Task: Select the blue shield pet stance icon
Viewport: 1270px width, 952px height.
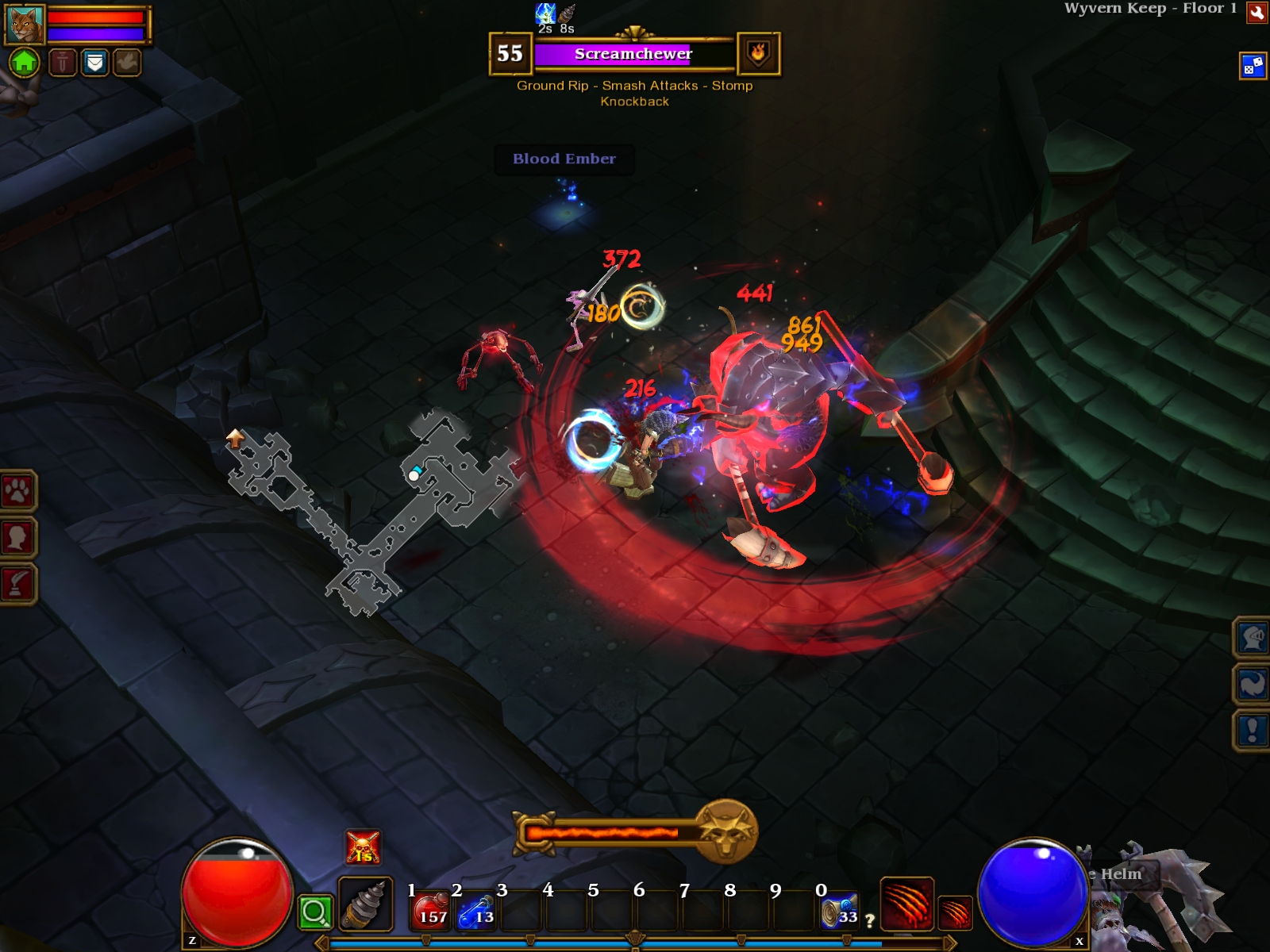Action: click(x=94, y=62)
